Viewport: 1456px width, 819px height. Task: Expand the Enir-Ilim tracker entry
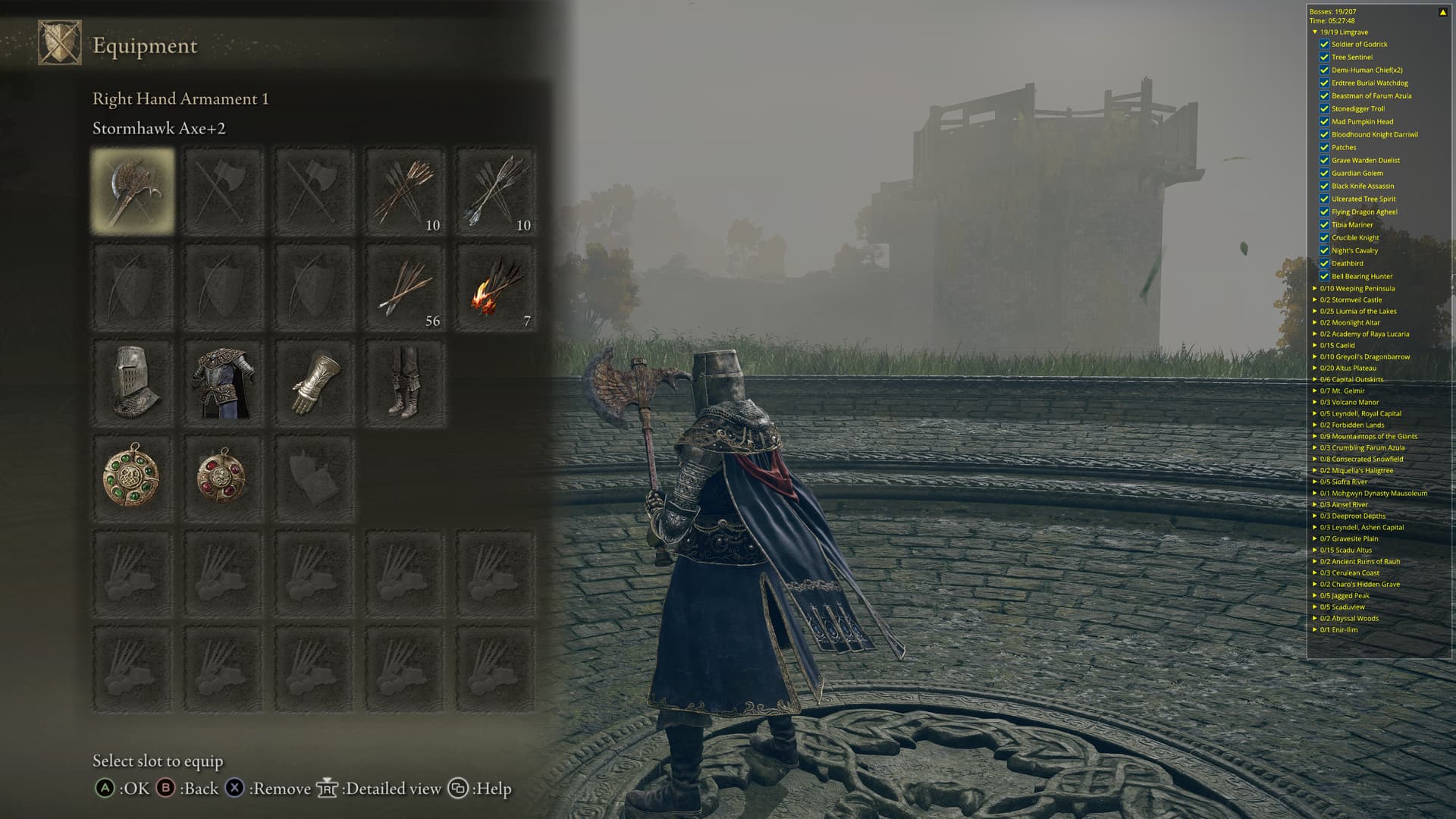(x=1315, y=629)
